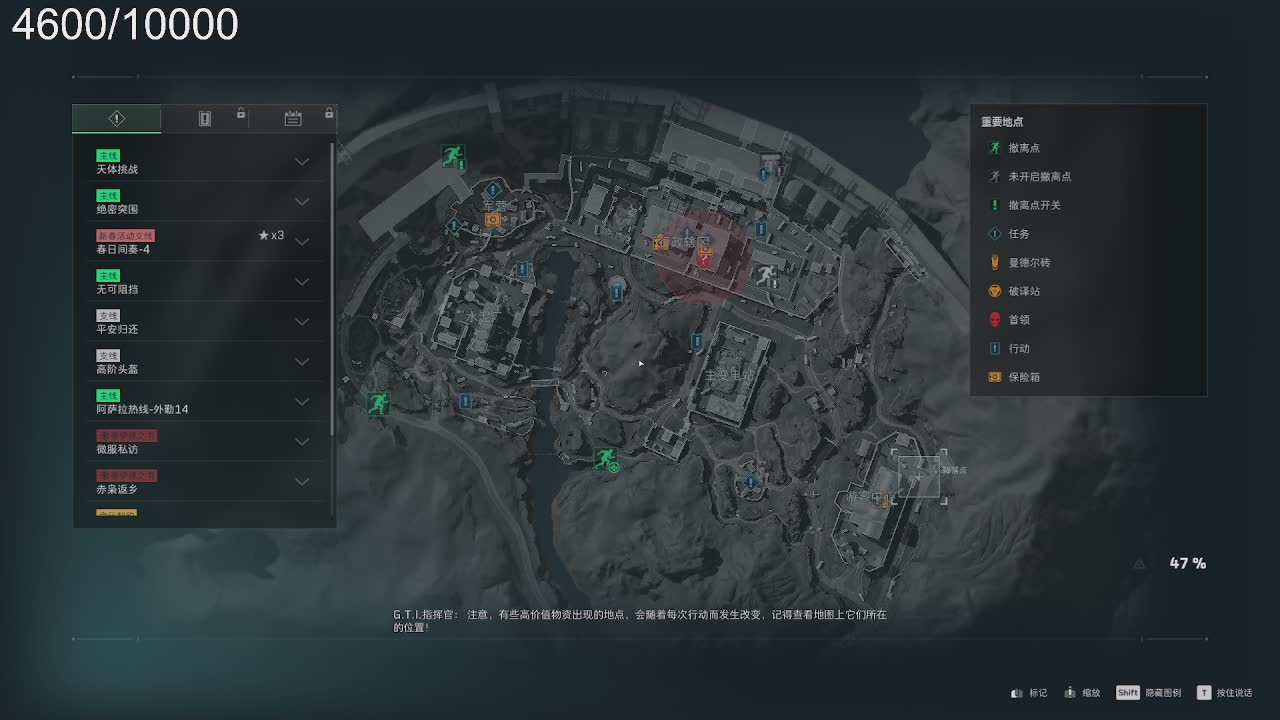1280x720 pixels.
Task: Choose the 首领 boss legend entry
Action: [x=1019, y=320]
